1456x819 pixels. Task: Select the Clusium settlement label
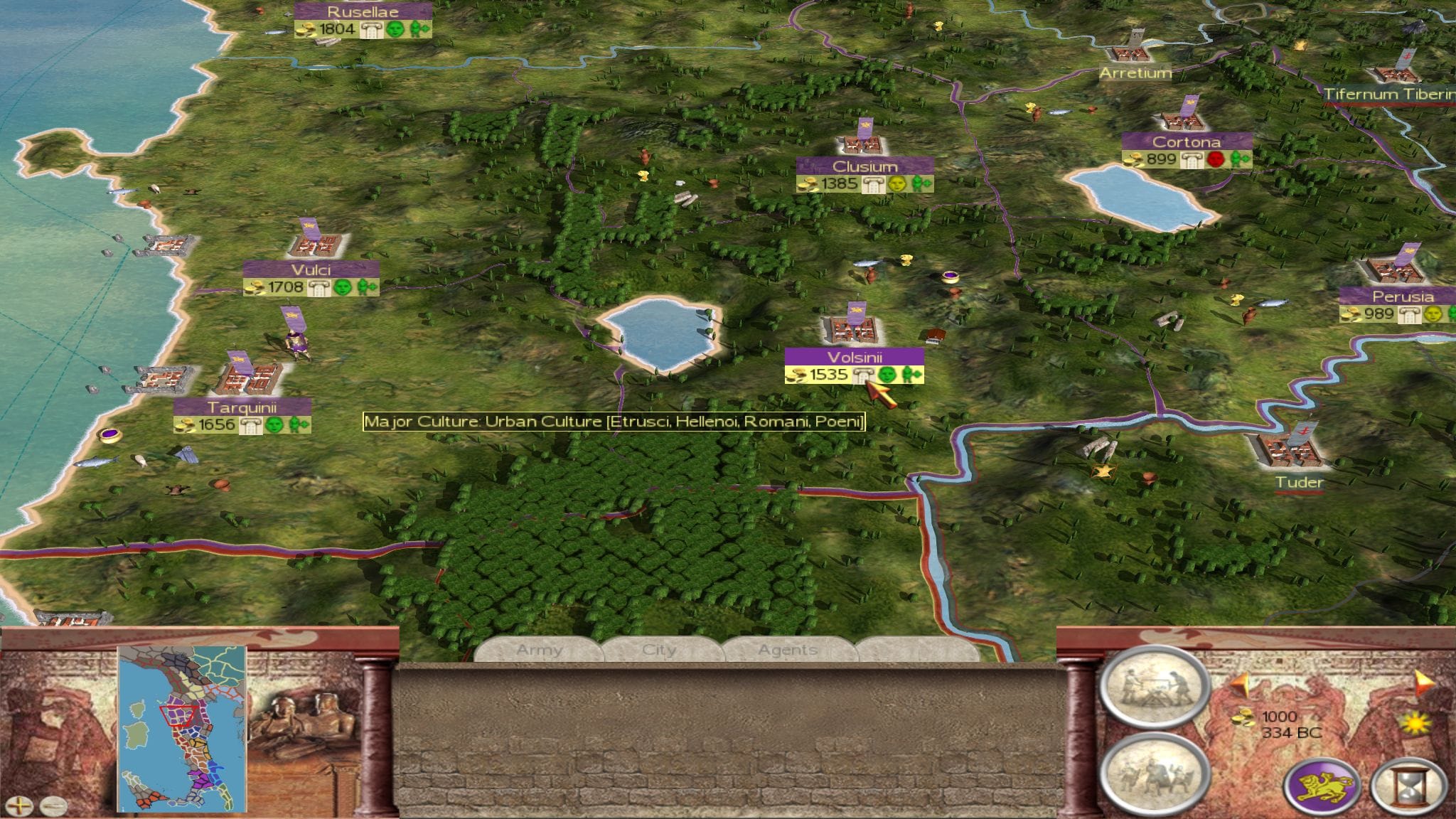coord(864,166)
